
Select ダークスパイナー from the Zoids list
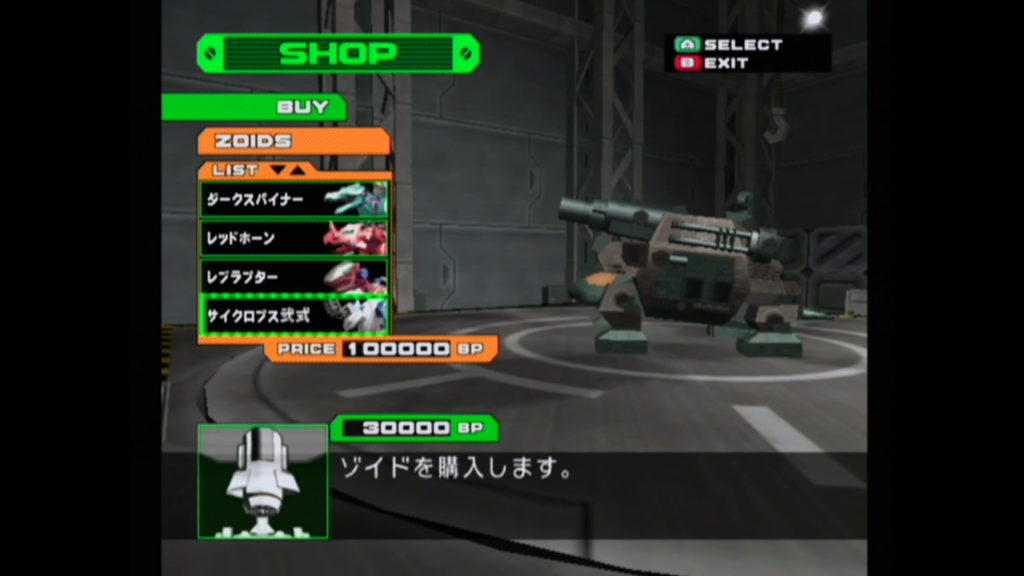294,199
